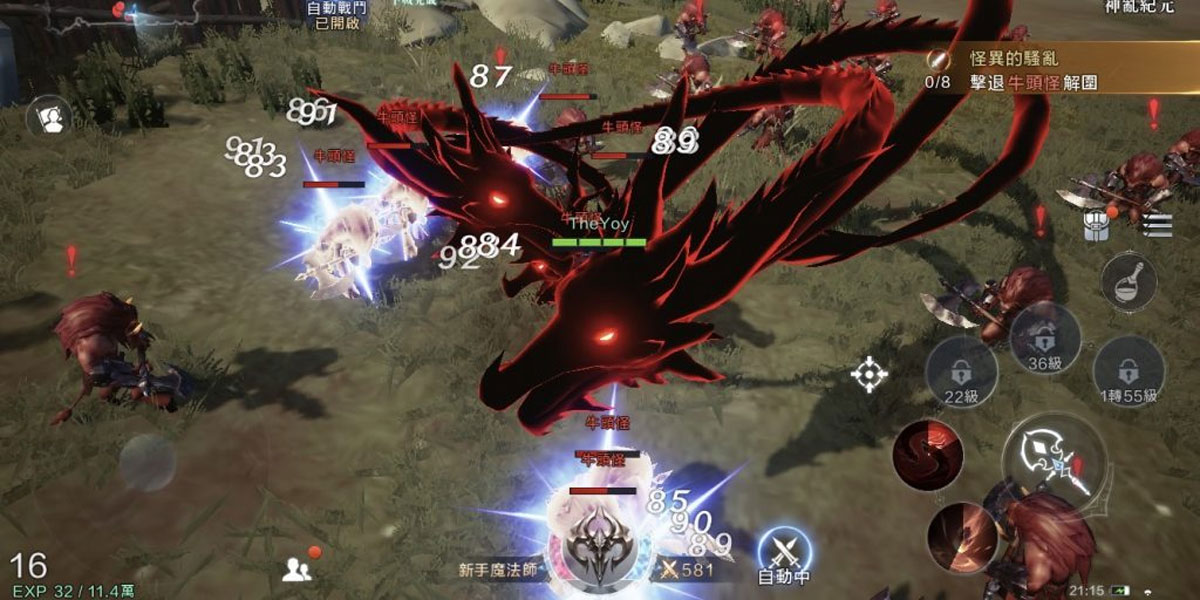Open the party members icon with red dot

298,568
